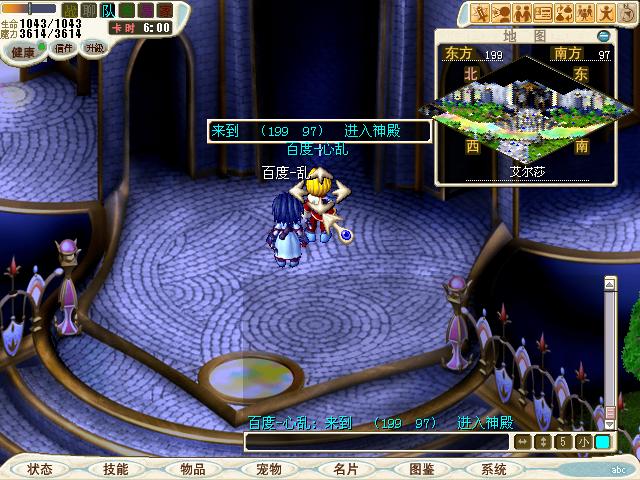
Task: Open the 名片 name card menu
Action: (x=345, y=469)
